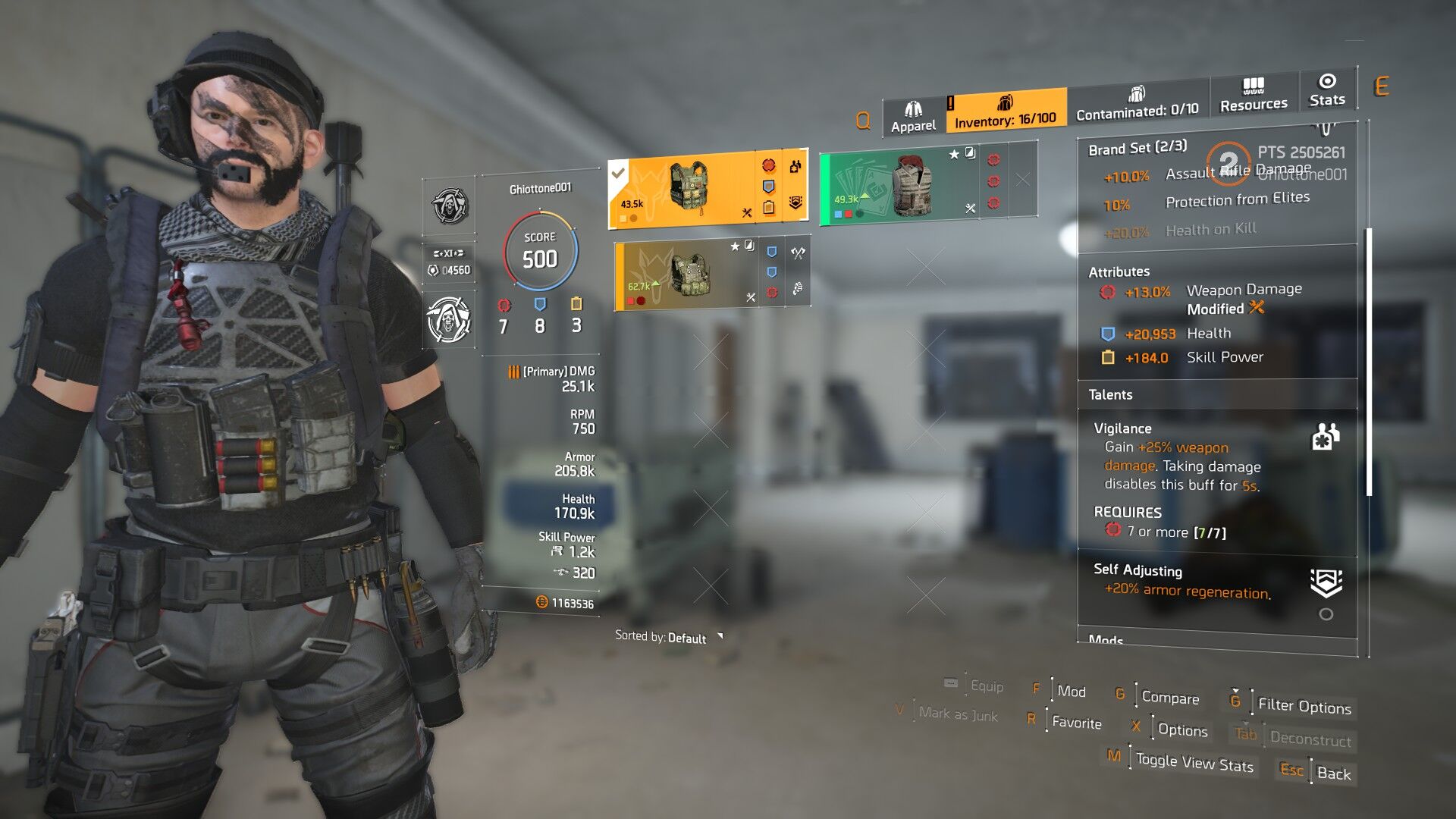1456x819 pixels.
Task: Open the Stats tab
Action: click(1326, 91)
